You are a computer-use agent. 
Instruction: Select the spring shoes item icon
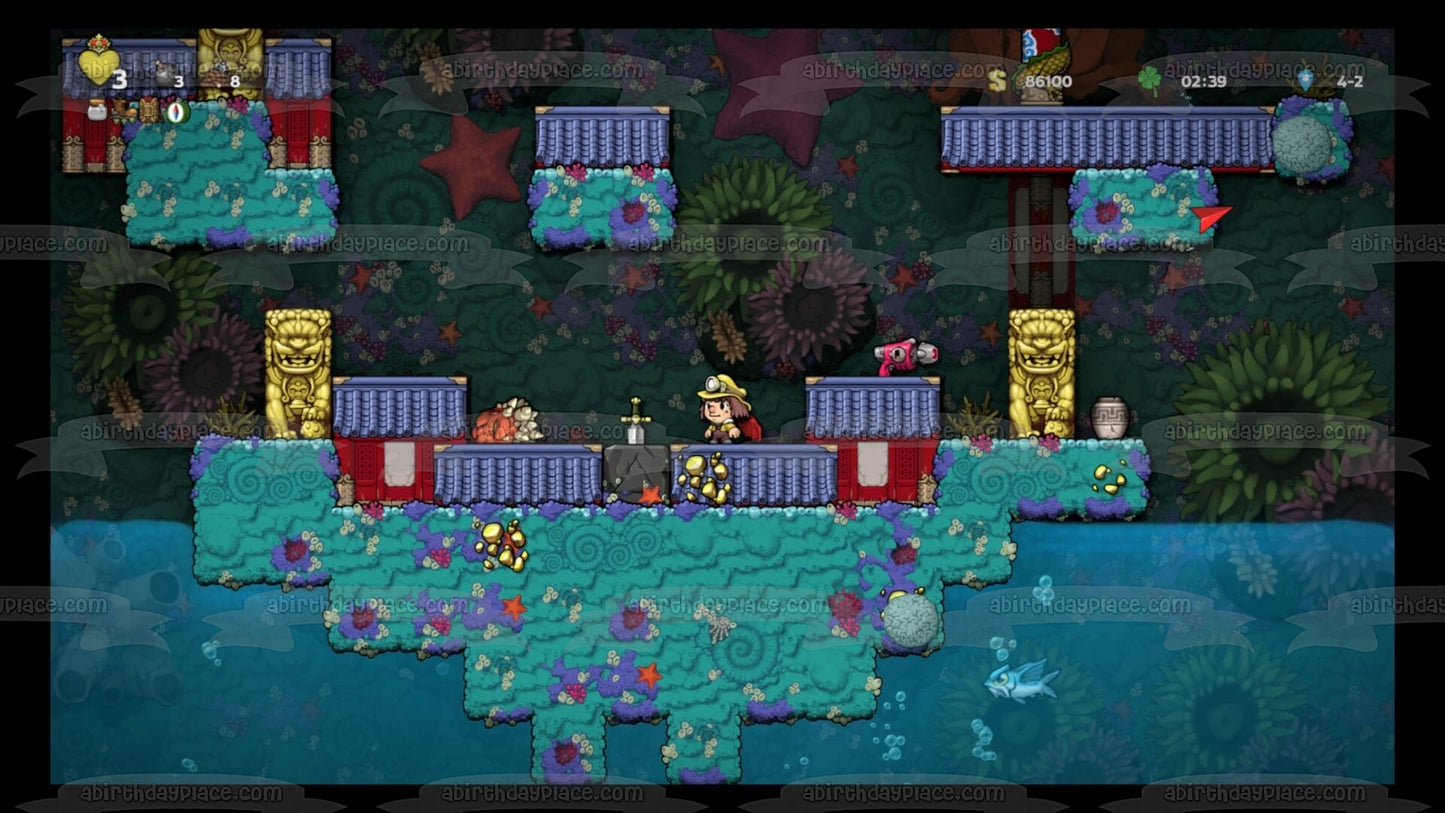click(124, 112)
